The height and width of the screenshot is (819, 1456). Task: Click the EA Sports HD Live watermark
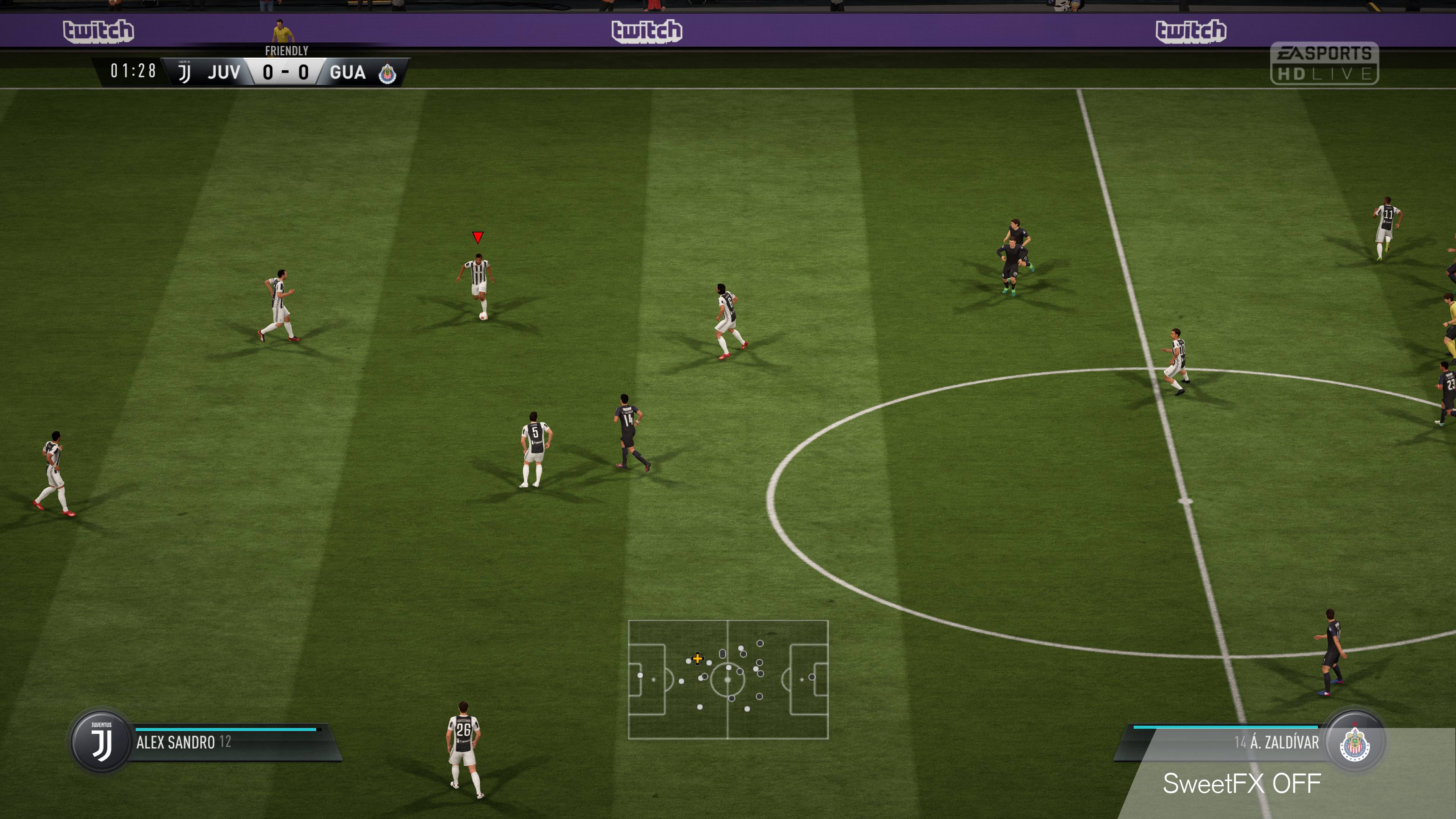(x=1324, y=63)
